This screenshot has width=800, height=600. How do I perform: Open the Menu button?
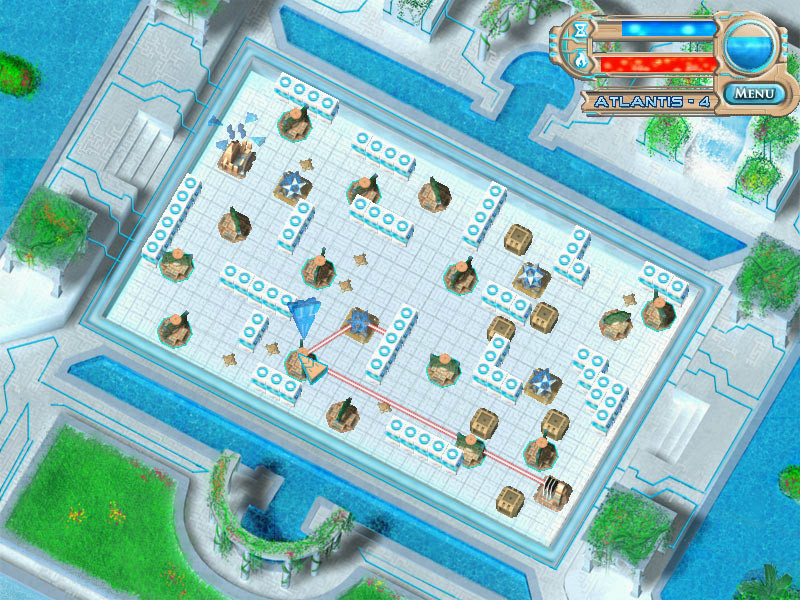pyautogui.click(x=754, y=95)
